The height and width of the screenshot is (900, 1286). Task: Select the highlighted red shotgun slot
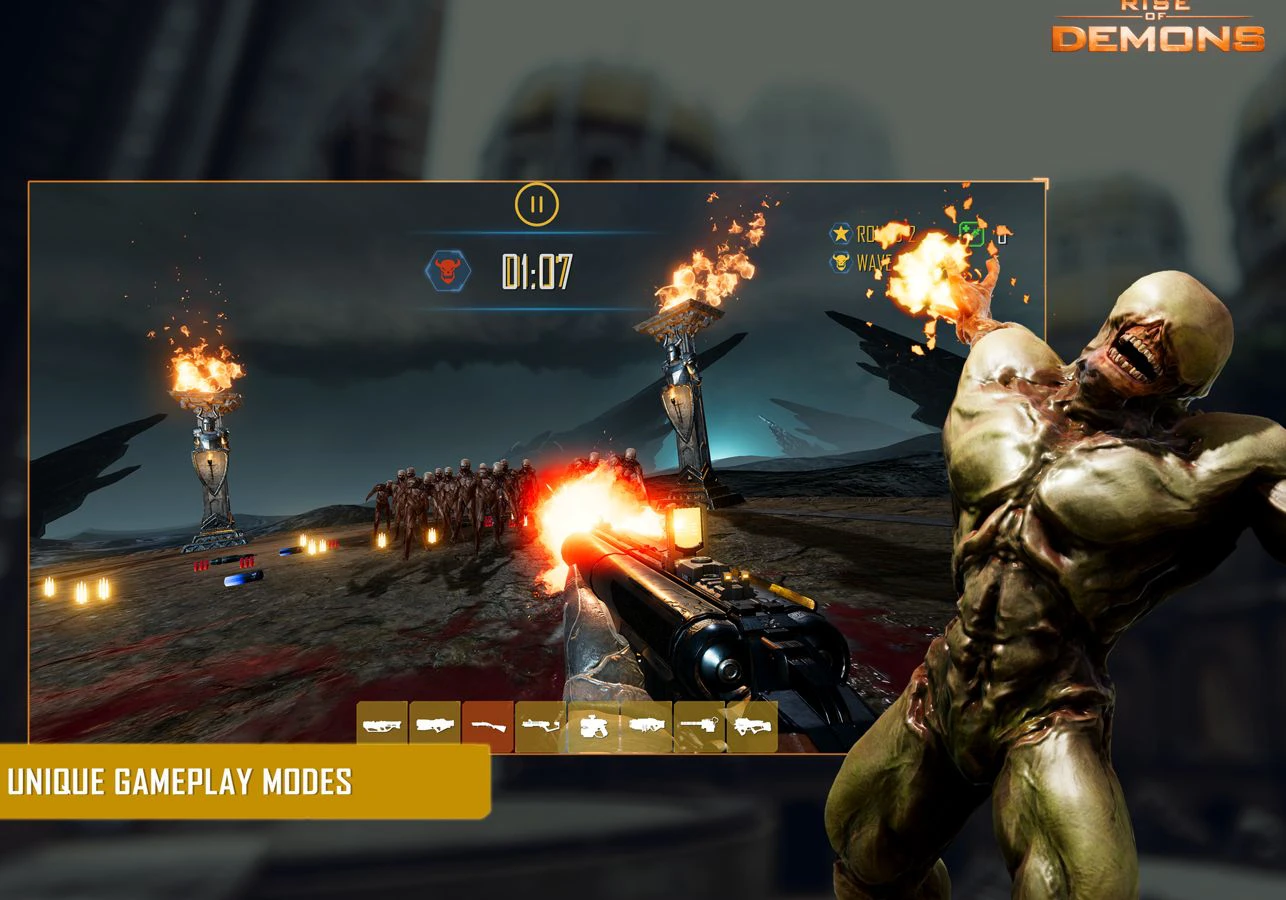488,726
